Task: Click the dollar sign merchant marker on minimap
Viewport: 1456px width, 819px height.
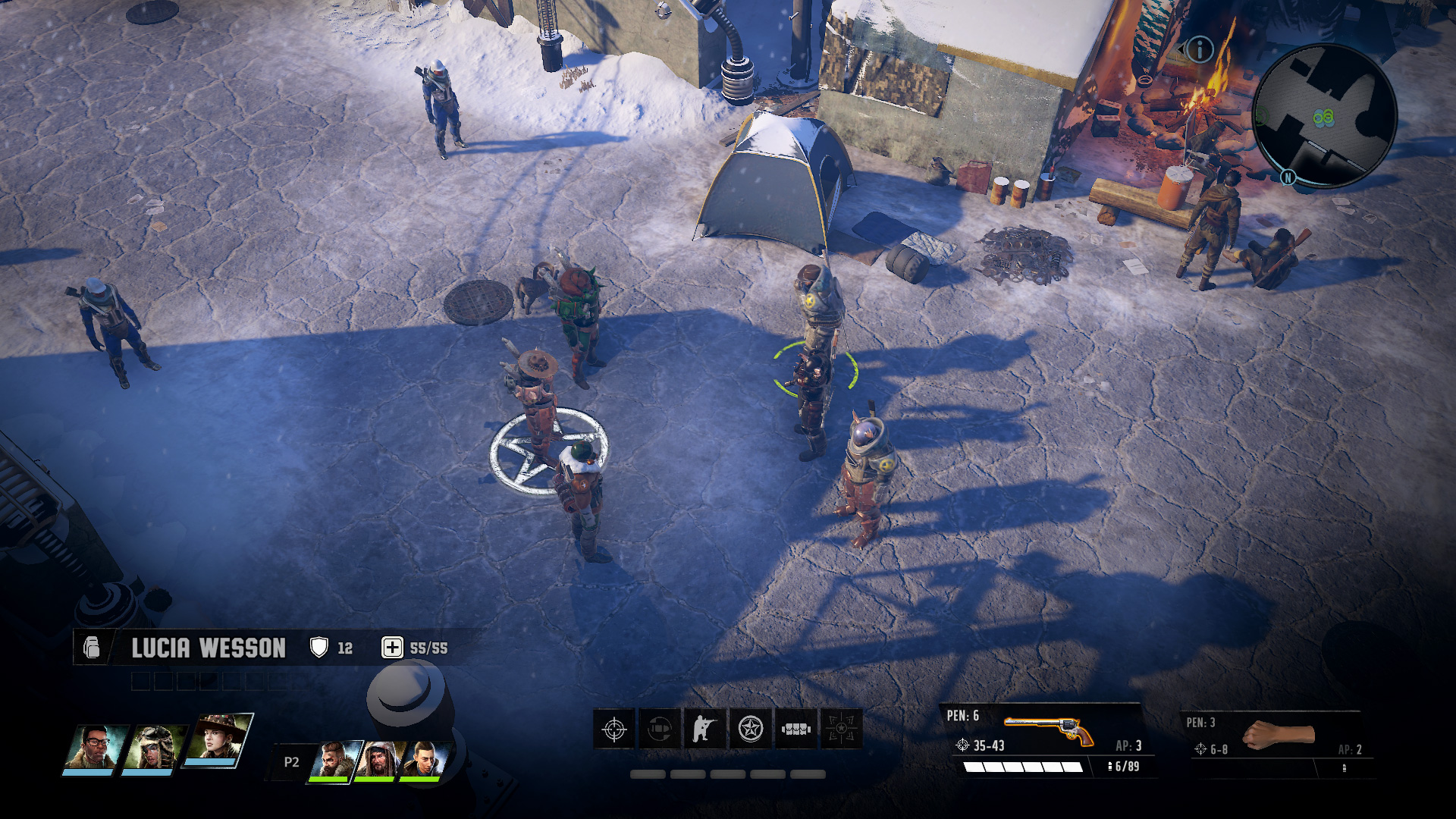Action: [x=1262, y=117]
